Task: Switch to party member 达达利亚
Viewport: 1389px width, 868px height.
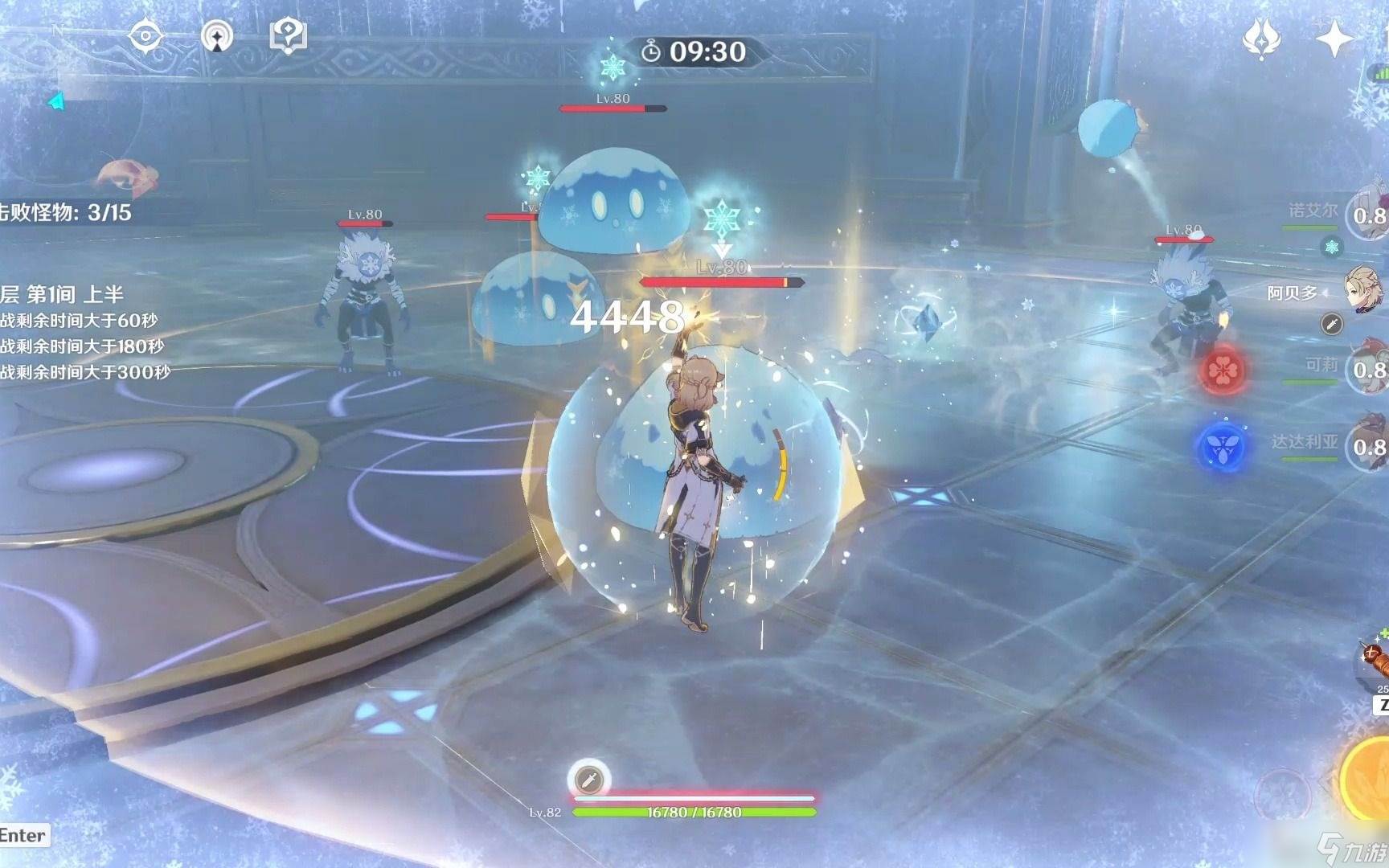Action: 1366,446
